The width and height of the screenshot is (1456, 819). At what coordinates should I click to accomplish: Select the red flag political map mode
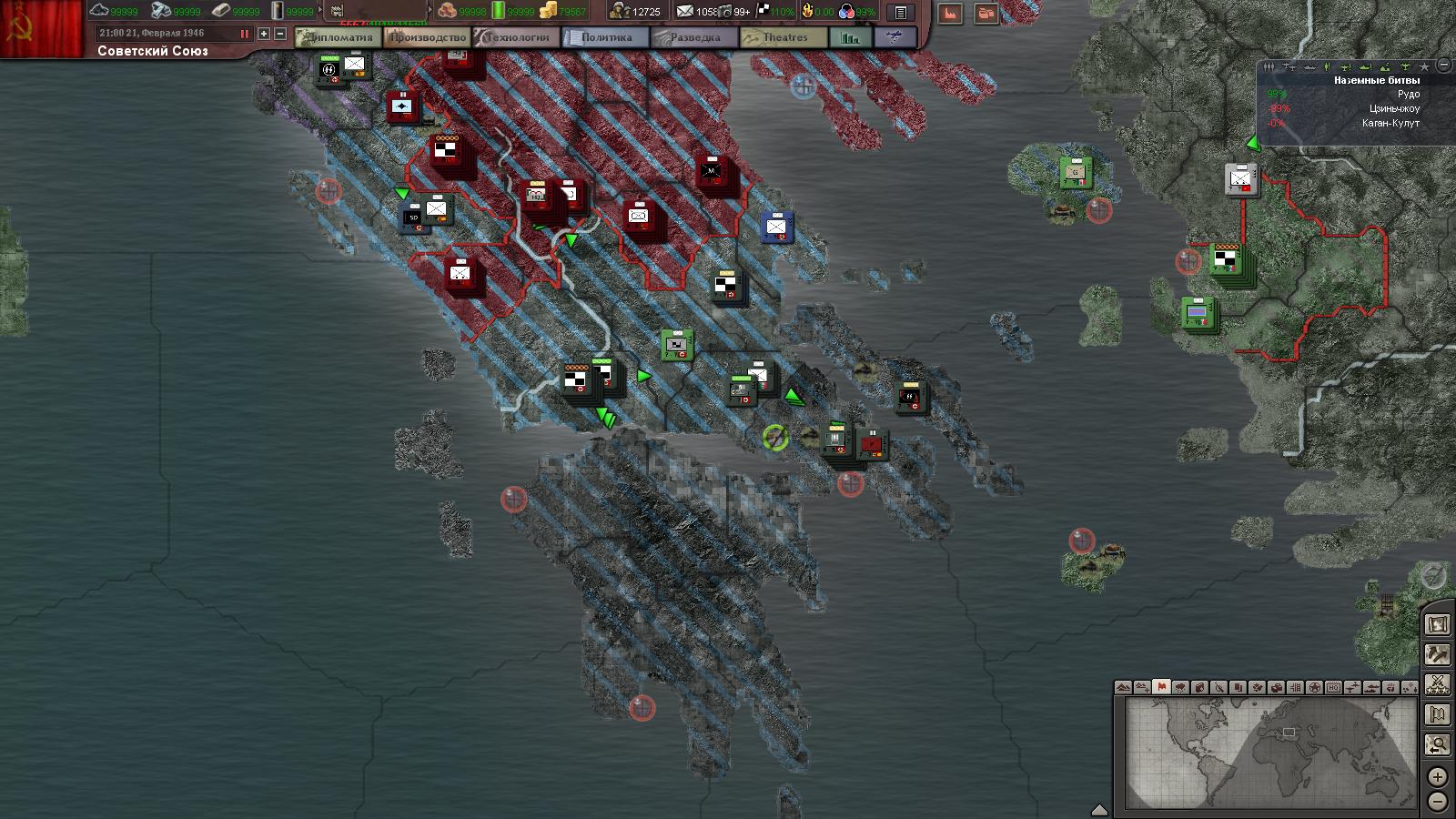1161,687
